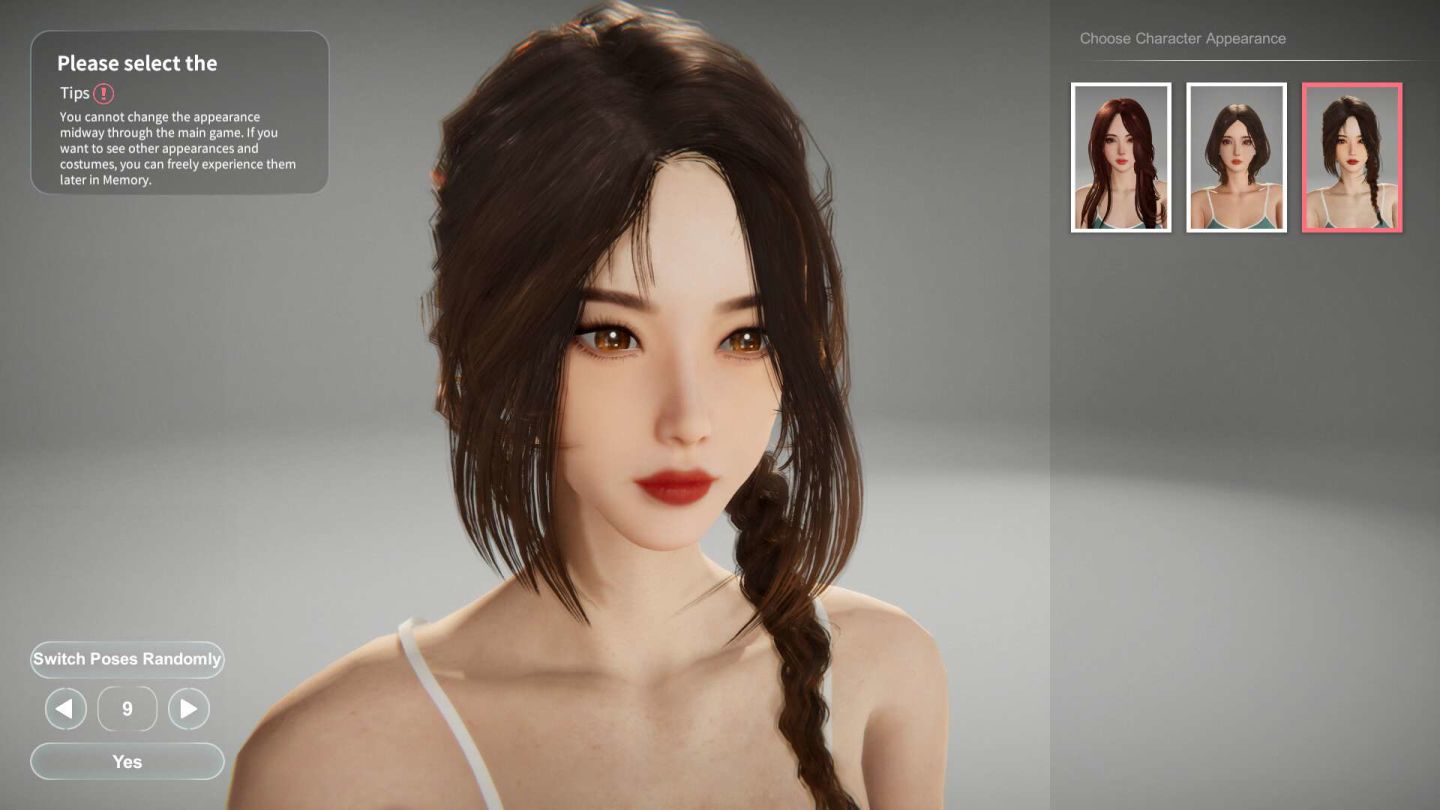This screenshot has height=810, width=1440.
Task: Select the short bob hairstyle appearance
Action: (x=1236, y=156)
